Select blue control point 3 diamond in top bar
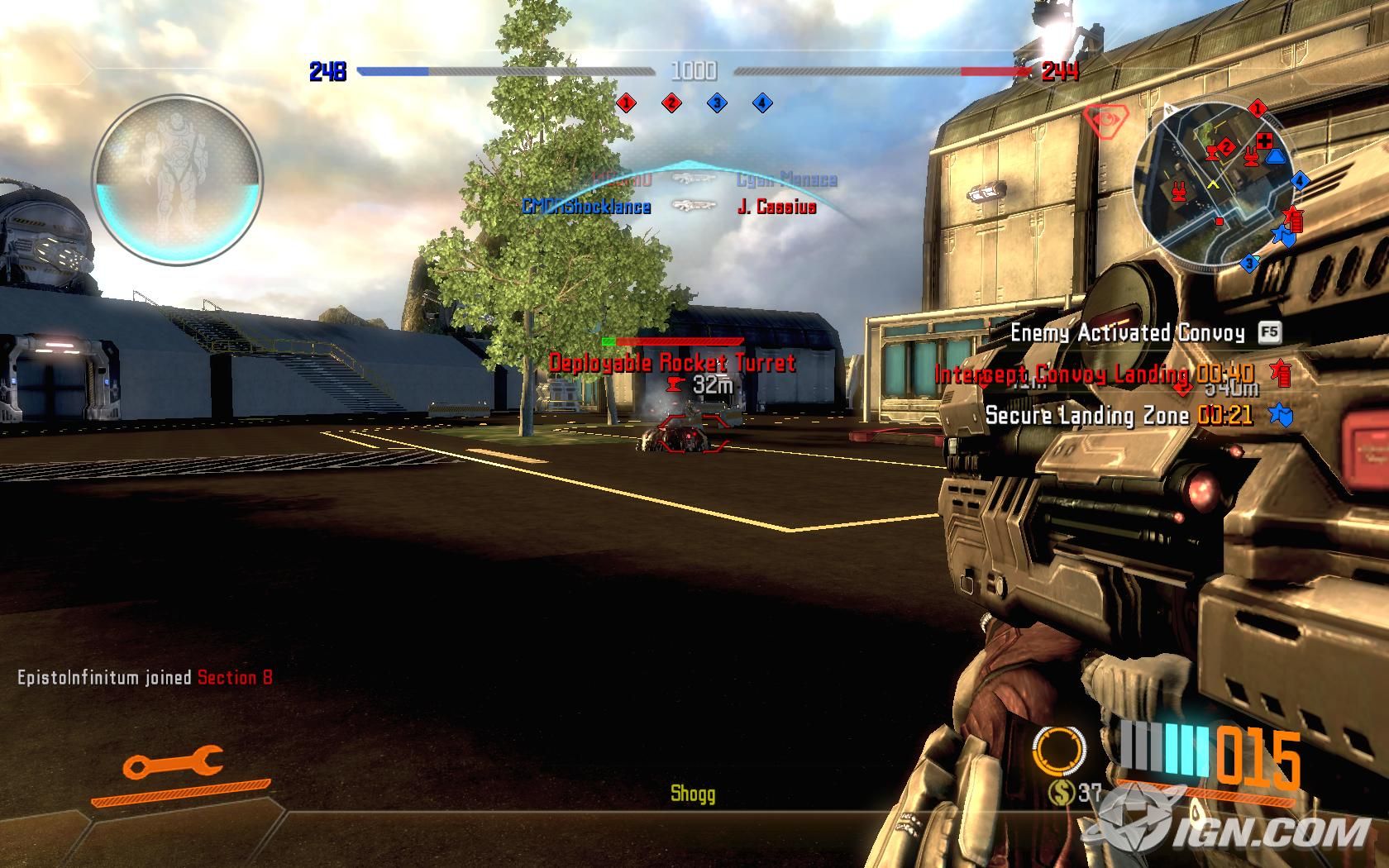Screen dimensions: 1389x868 717,103
